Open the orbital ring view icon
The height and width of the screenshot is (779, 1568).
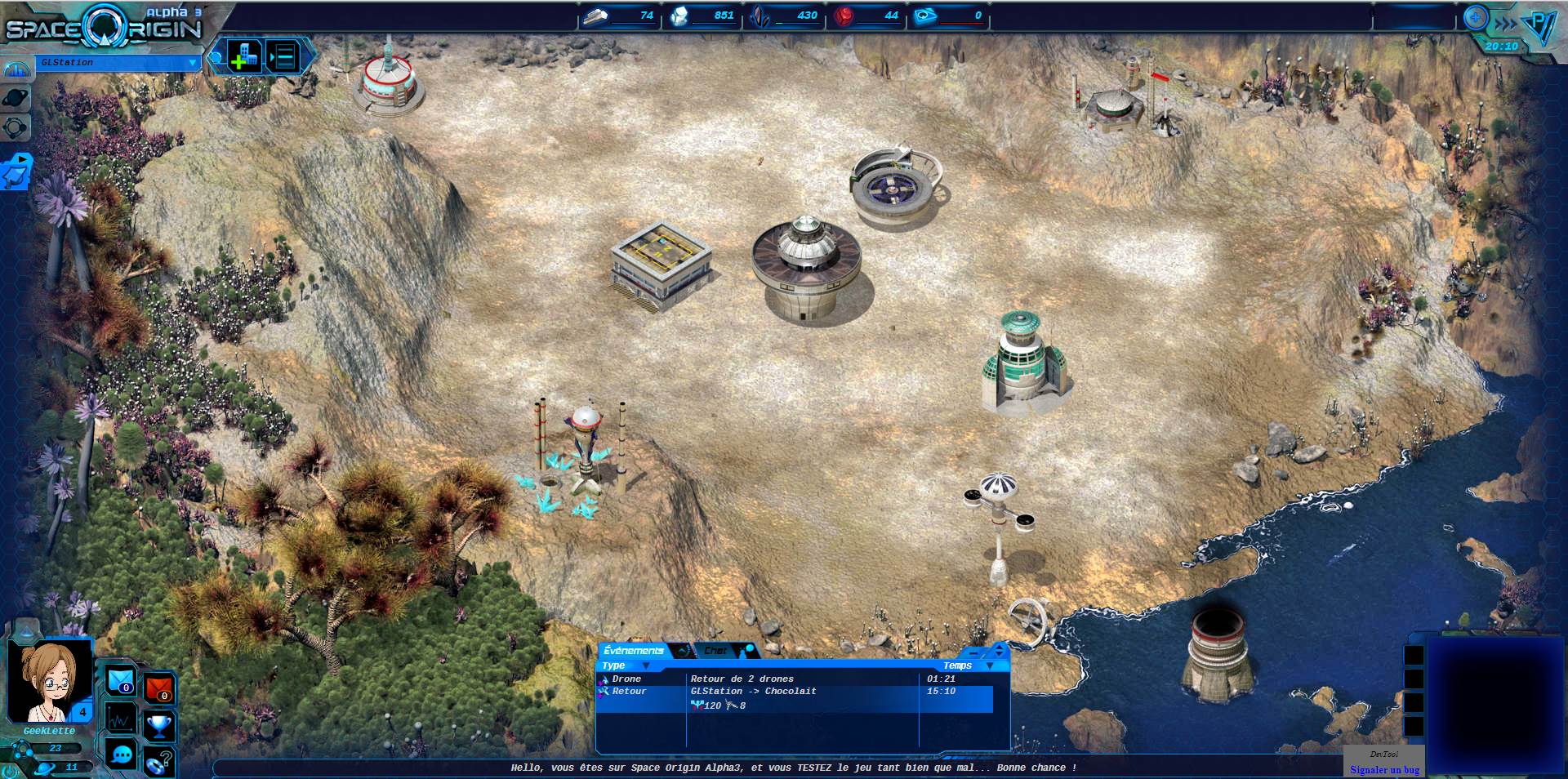pos(16,127)
